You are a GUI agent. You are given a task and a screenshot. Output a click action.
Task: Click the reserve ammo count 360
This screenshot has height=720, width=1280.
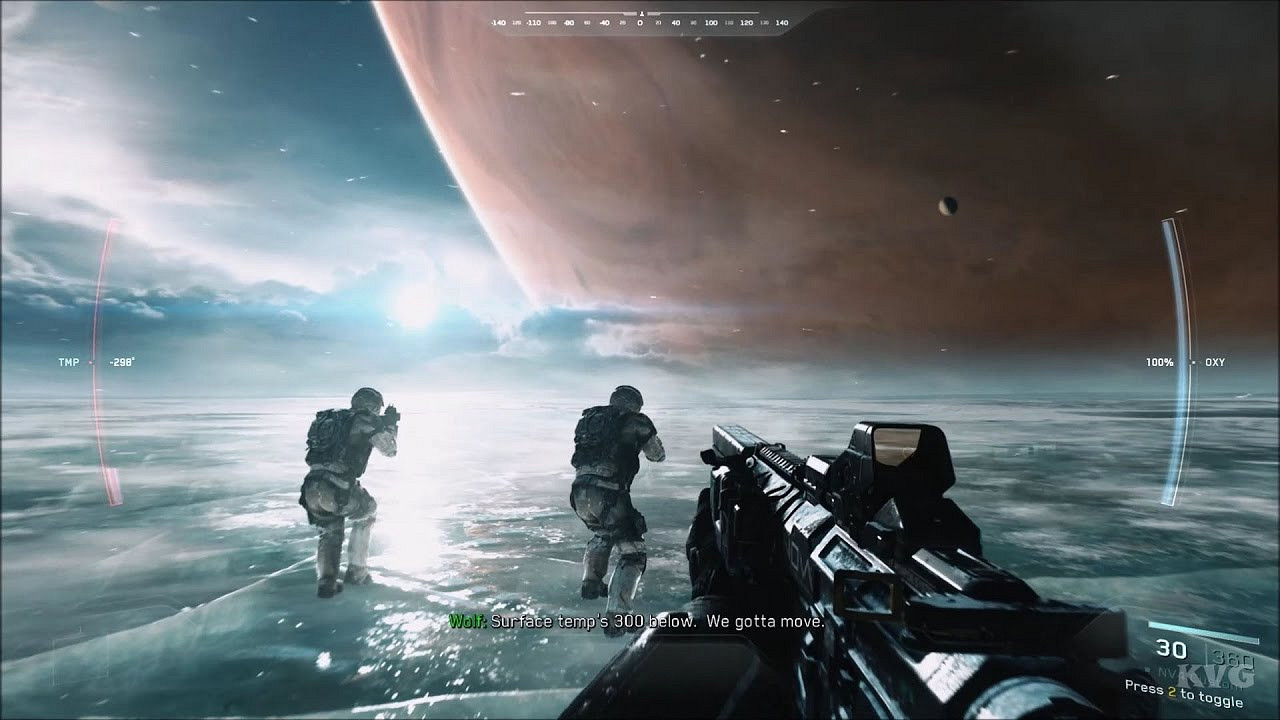click(x=1232, y=656)
